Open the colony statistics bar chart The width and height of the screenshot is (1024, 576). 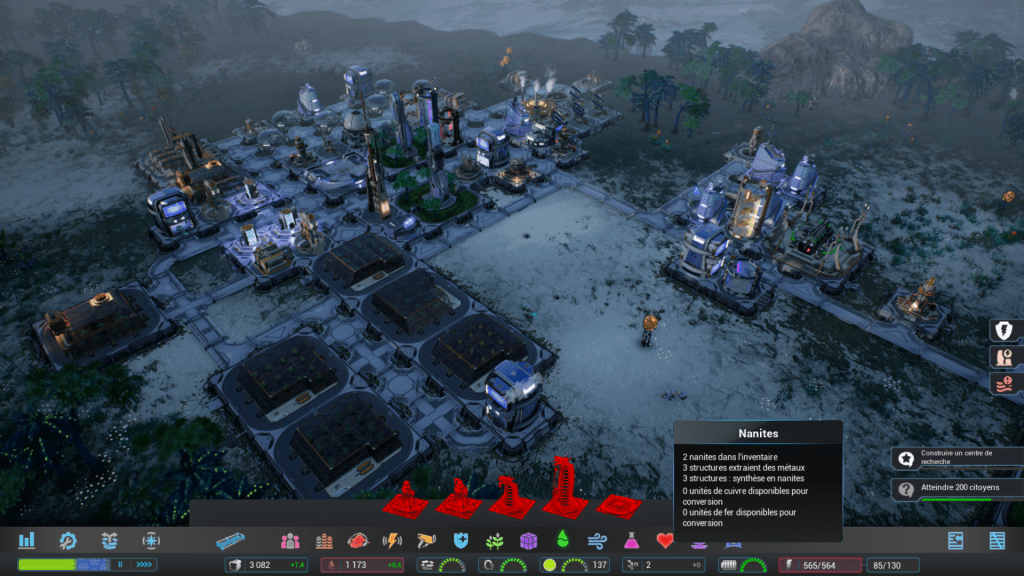coord(27,540)
